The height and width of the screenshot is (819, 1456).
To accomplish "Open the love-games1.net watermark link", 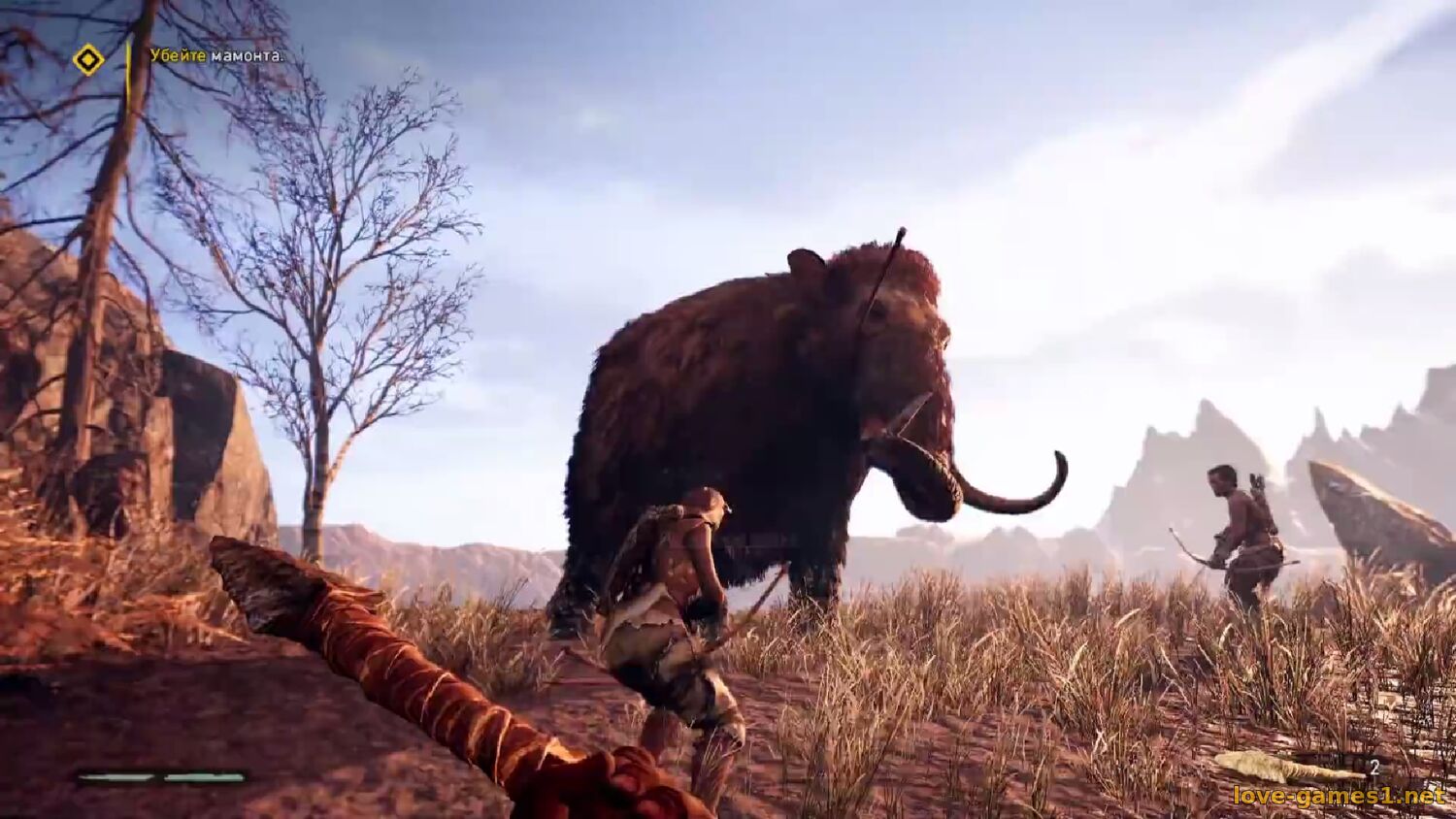I will point(1339,797).
